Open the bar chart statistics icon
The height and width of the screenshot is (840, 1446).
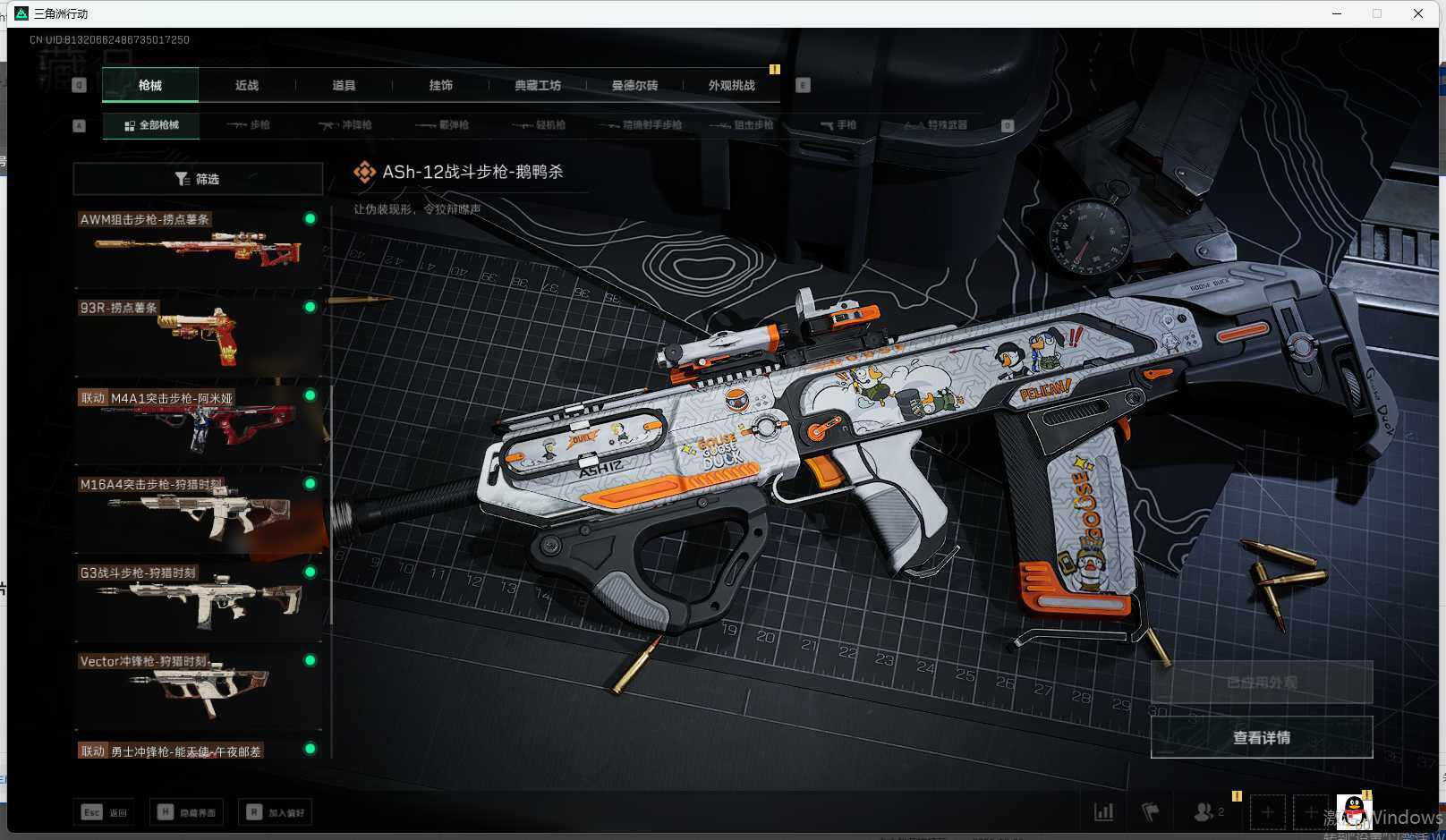click(1104, 812)
